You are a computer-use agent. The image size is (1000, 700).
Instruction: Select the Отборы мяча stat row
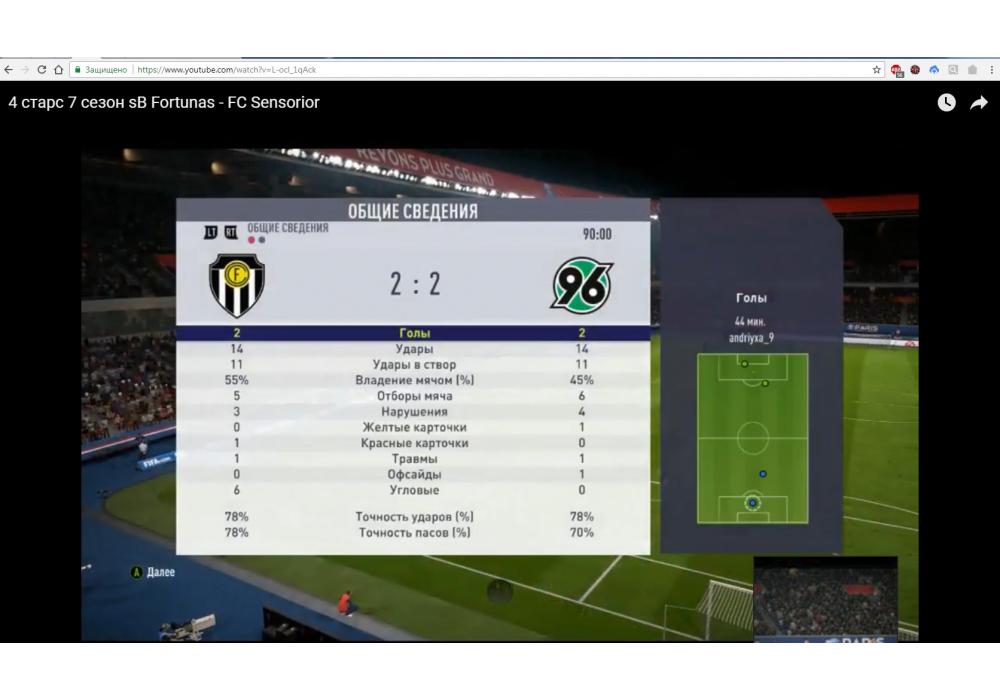pyautogui.click(x=414, y=396)
